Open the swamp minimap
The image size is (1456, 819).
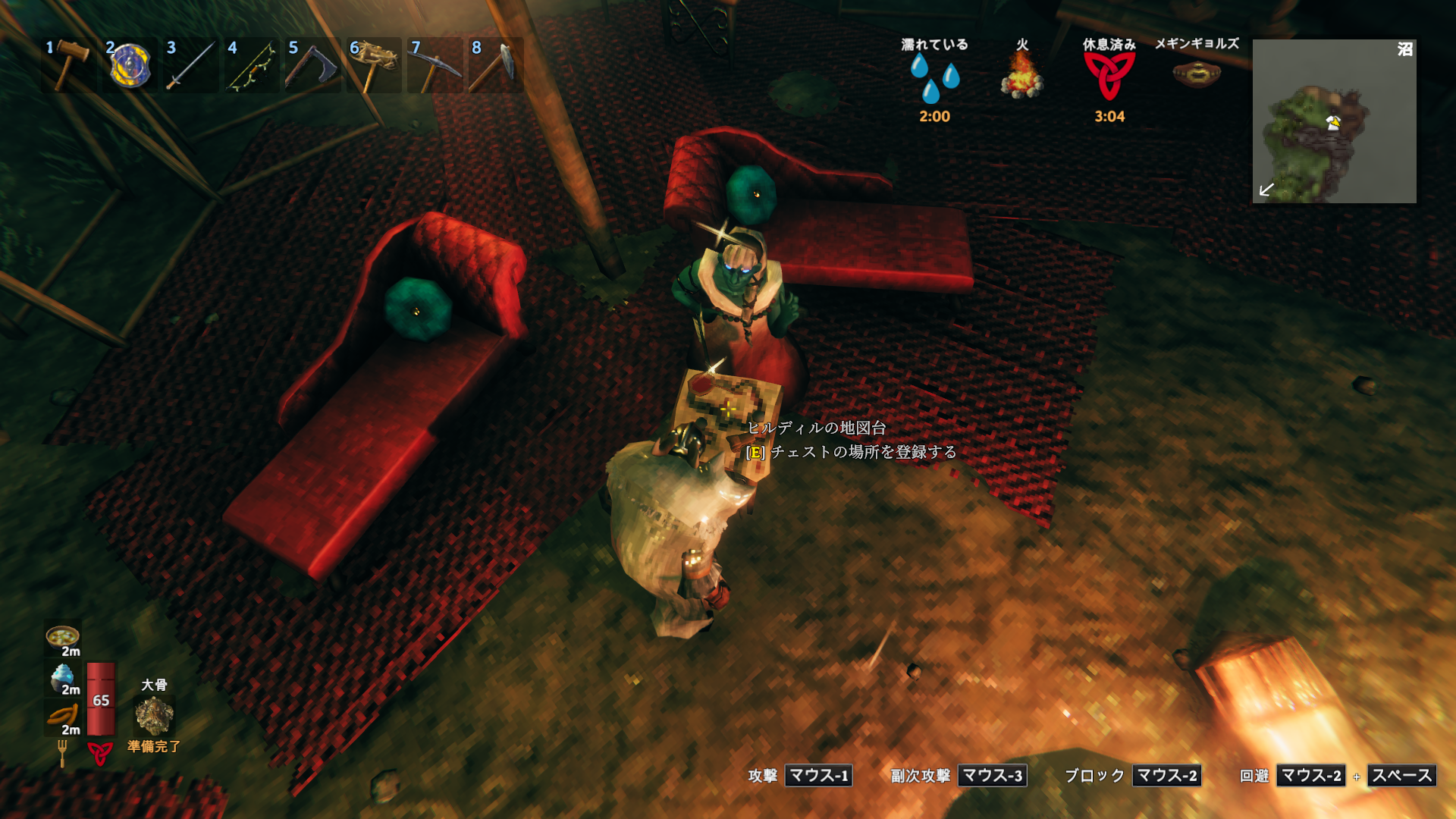(1334, 121)
